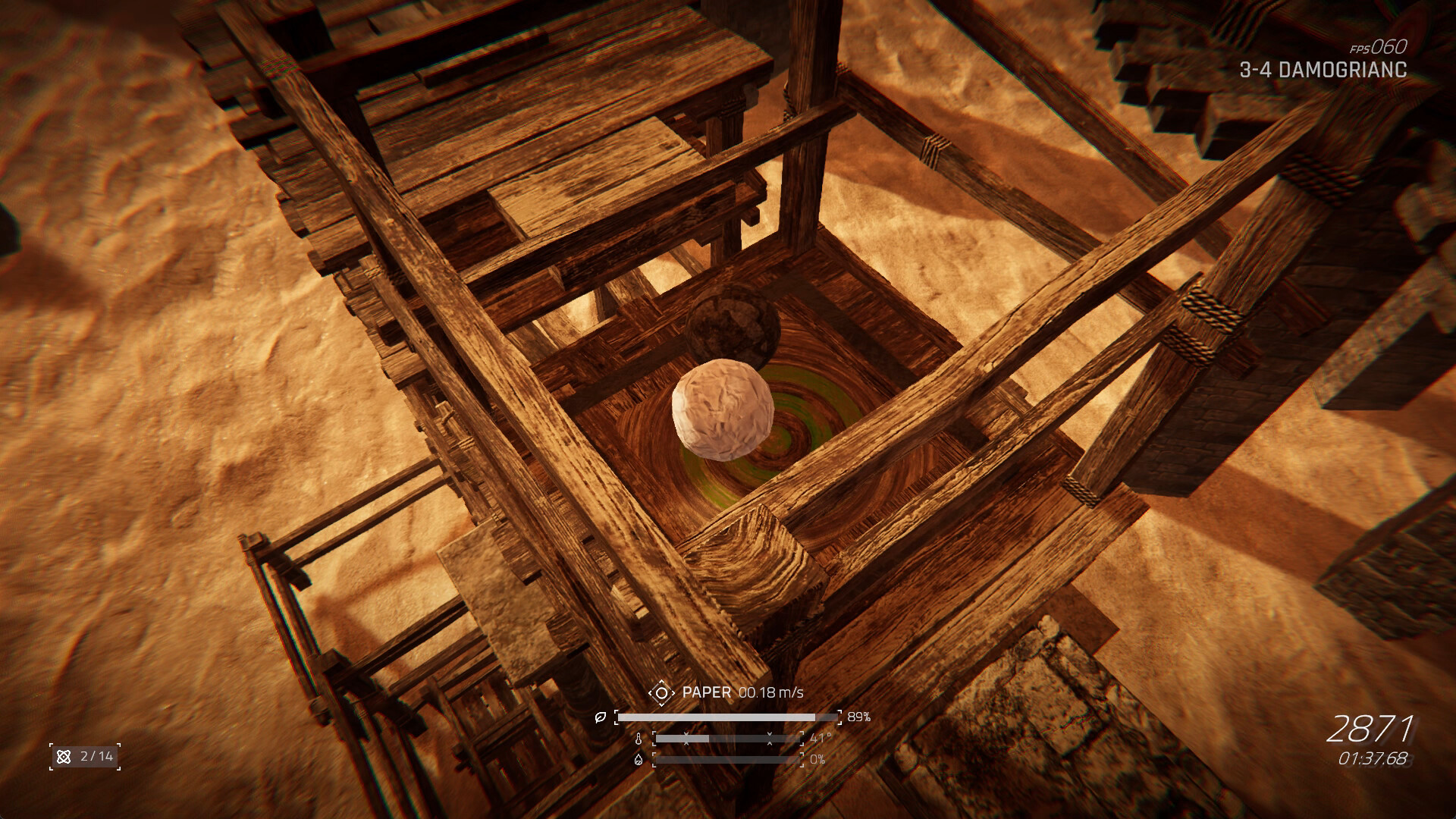Click the left chevron marker on temperature gauge
Screen dimensions: 1456x819
click(686, 738)
